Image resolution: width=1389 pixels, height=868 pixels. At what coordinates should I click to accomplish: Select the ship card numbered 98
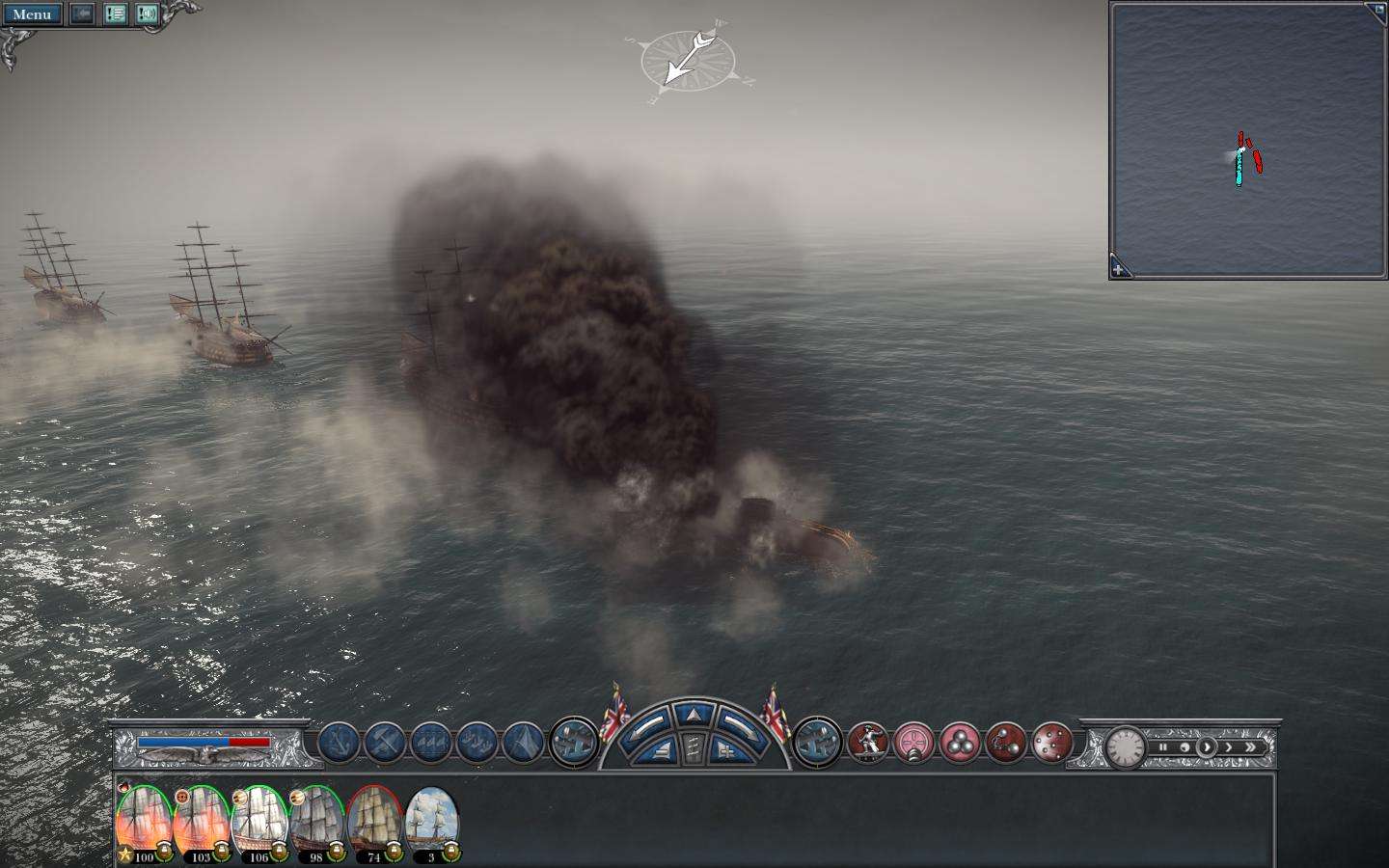pyautogui.click(x=316, y=825)
